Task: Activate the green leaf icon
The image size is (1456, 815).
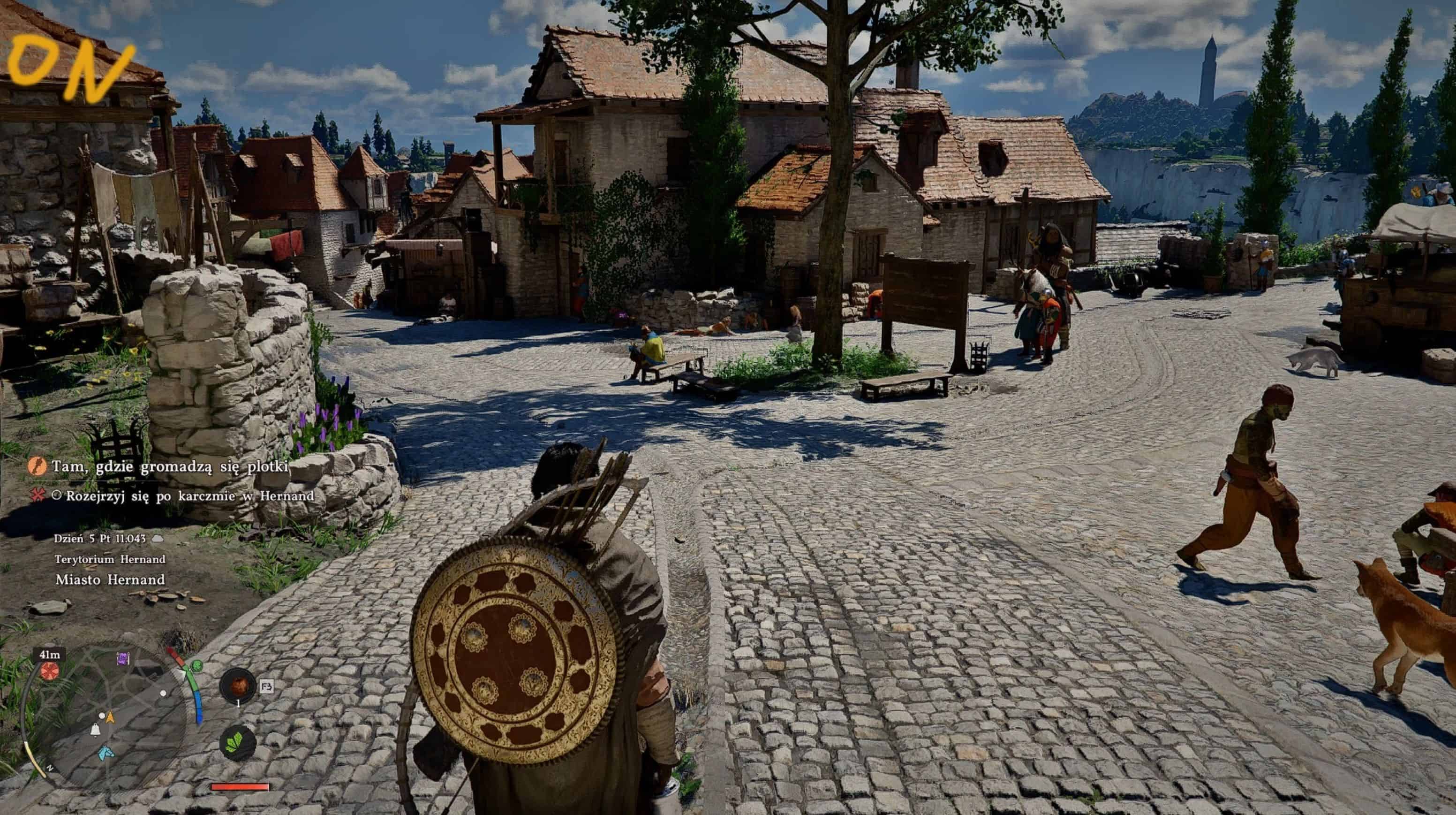Action: click(238, 742)
